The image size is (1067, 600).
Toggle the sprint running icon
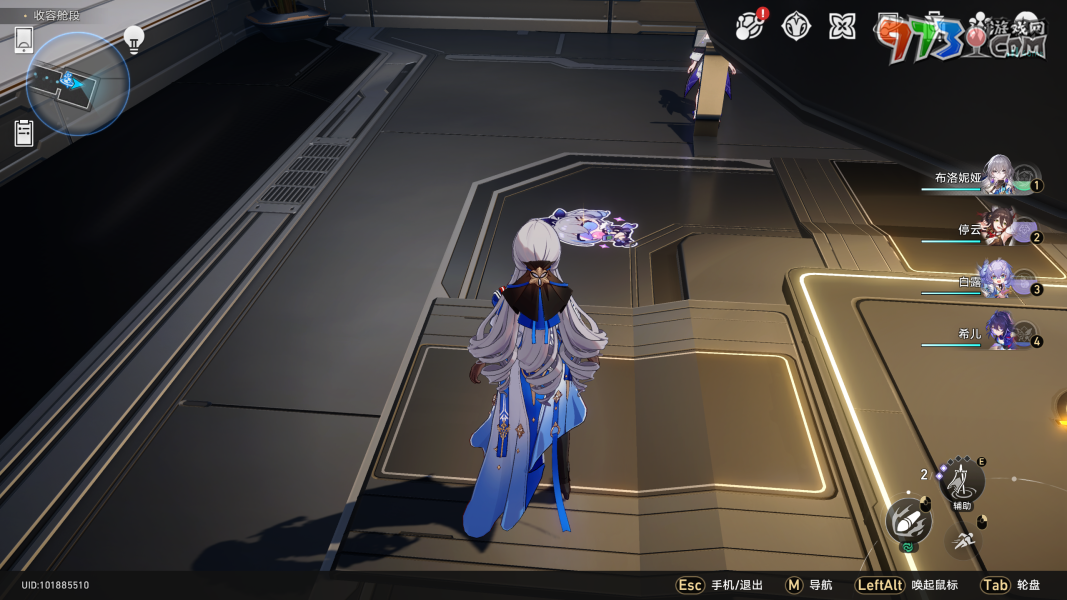pos(962,542)
